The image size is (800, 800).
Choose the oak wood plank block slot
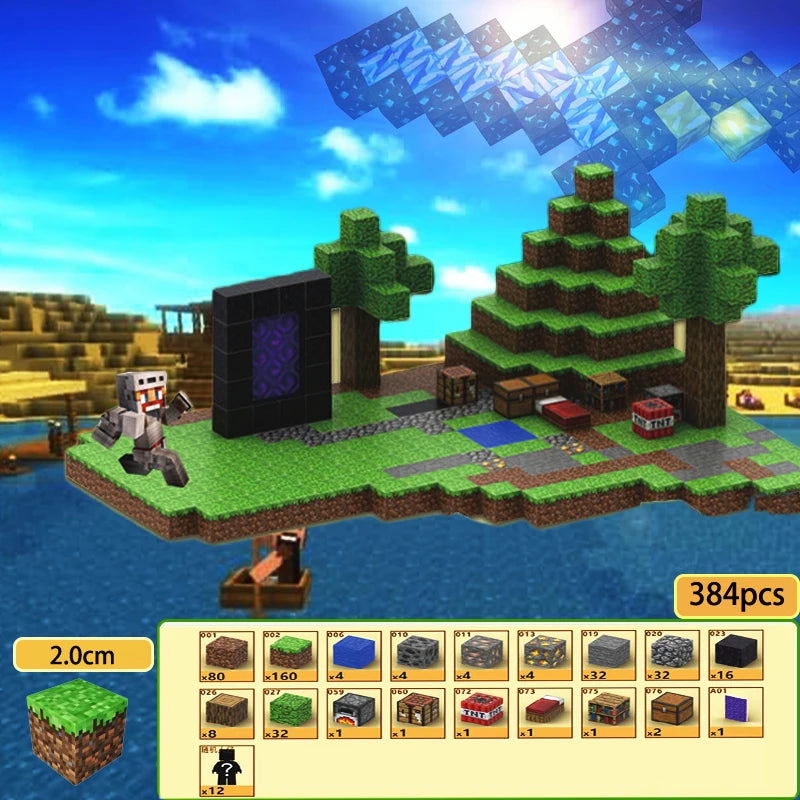pos(225,711)
